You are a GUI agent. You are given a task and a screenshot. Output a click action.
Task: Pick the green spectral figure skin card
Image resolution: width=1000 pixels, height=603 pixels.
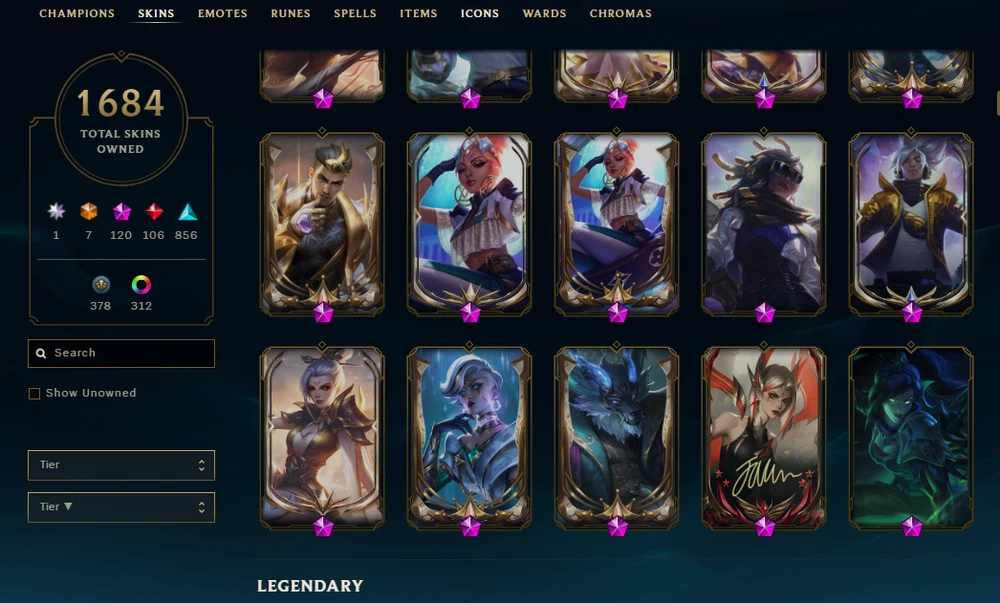(911, 437)
